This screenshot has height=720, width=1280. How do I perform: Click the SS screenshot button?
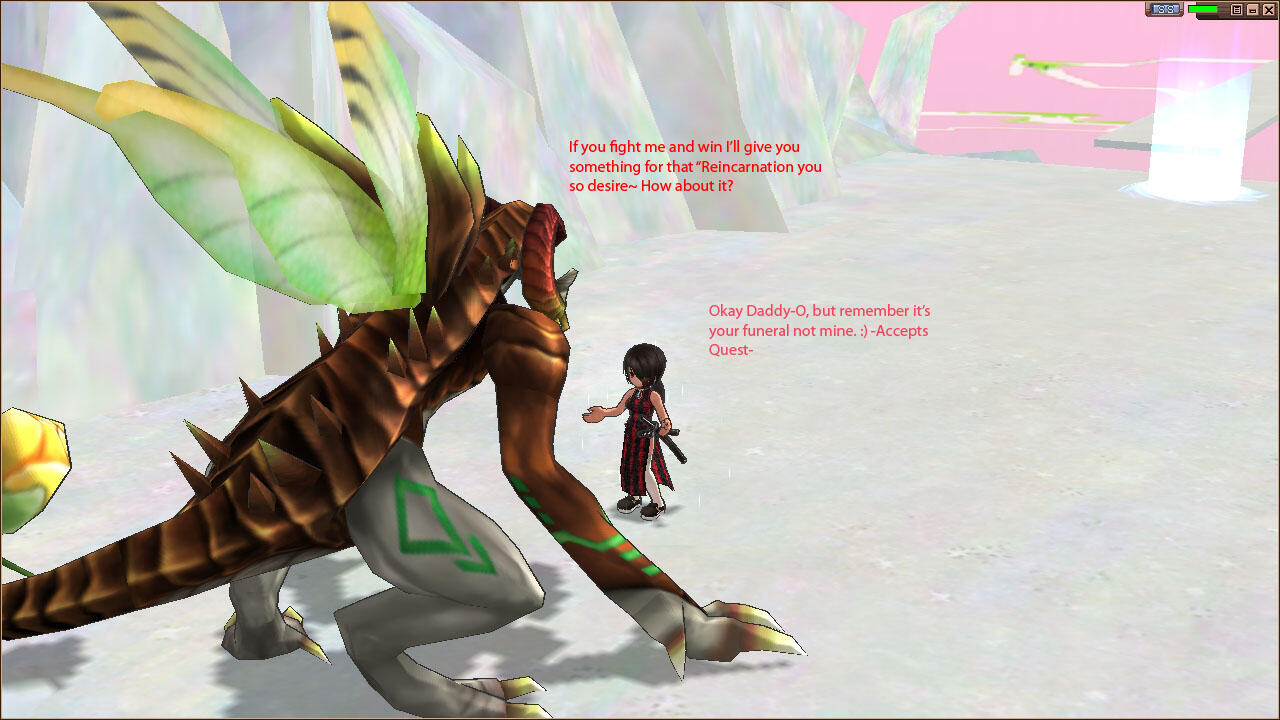(x=1164, y=9)
